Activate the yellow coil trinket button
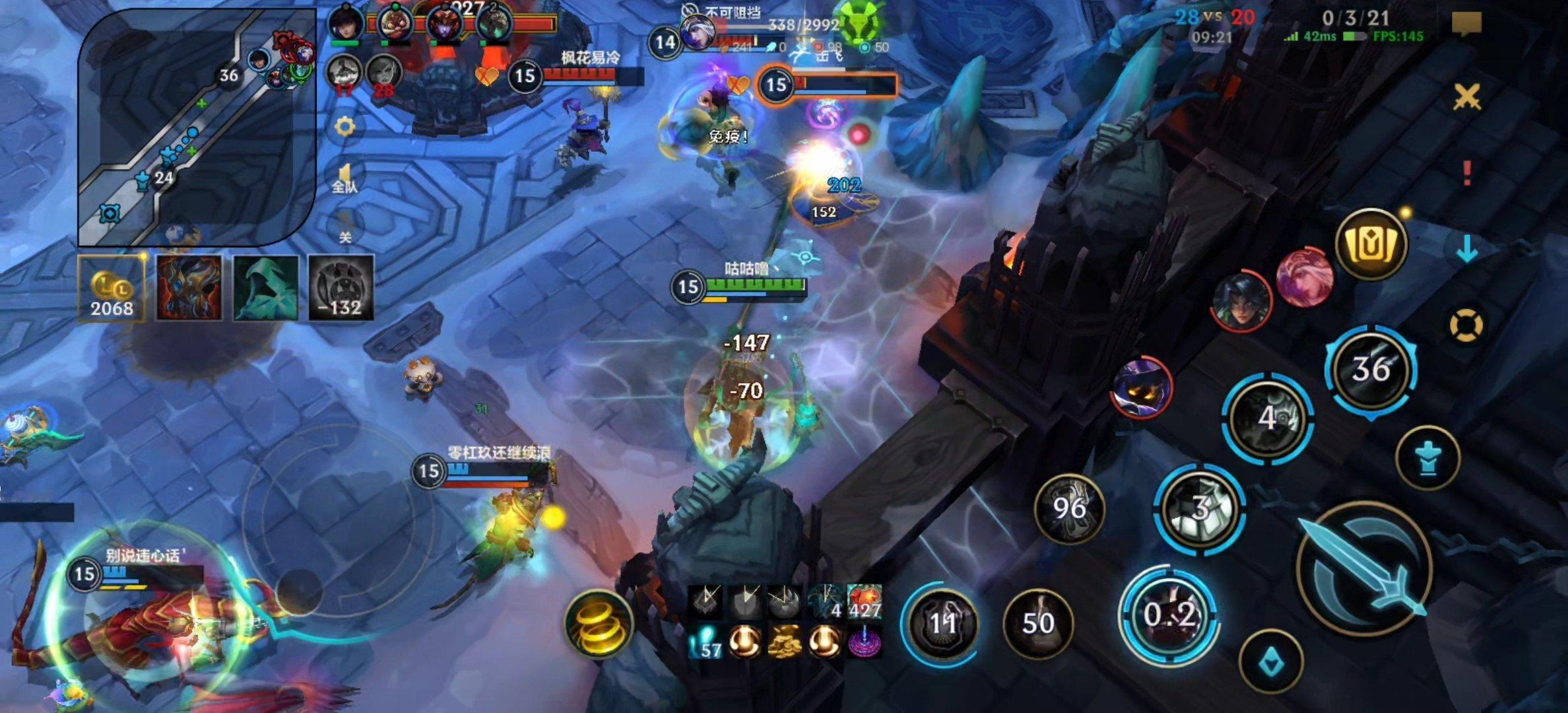The height and width of the screenshot is (713, 1568). pos(599,624)
